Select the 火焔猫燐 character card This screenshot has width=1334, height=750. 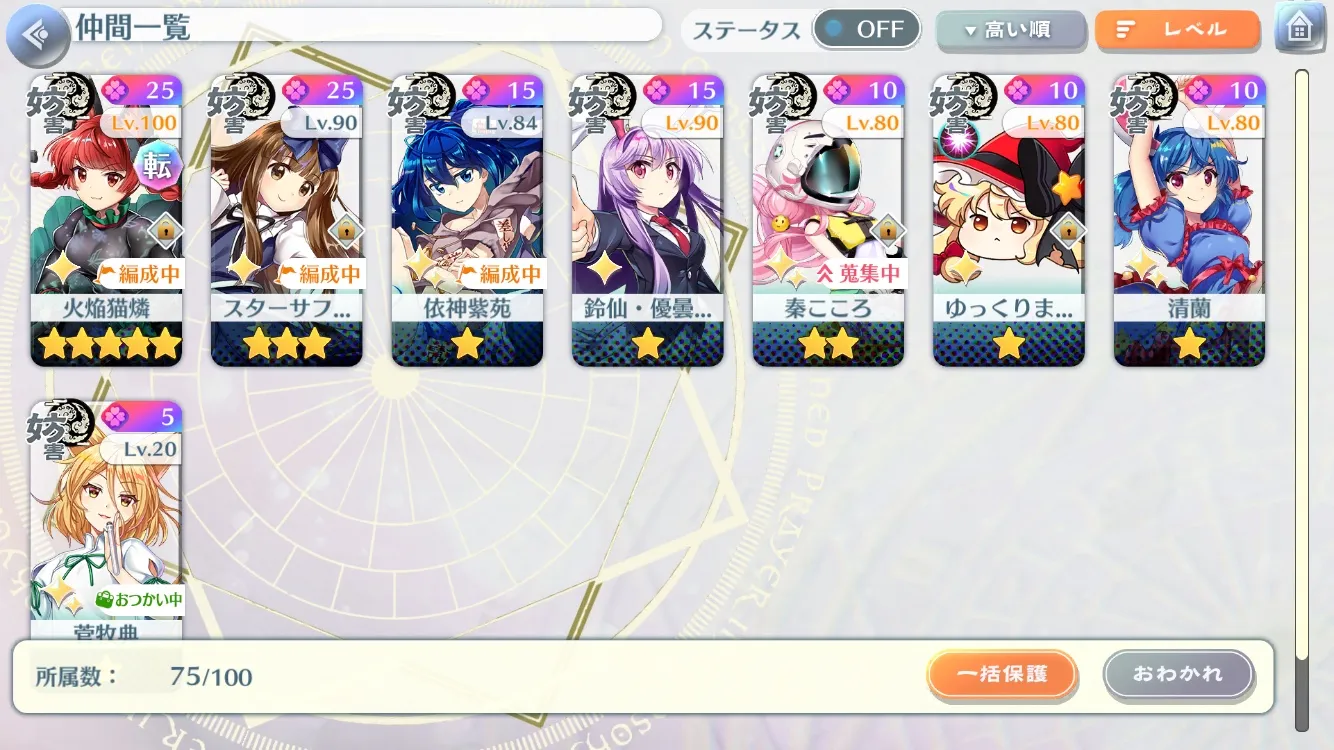coord(106,220)
